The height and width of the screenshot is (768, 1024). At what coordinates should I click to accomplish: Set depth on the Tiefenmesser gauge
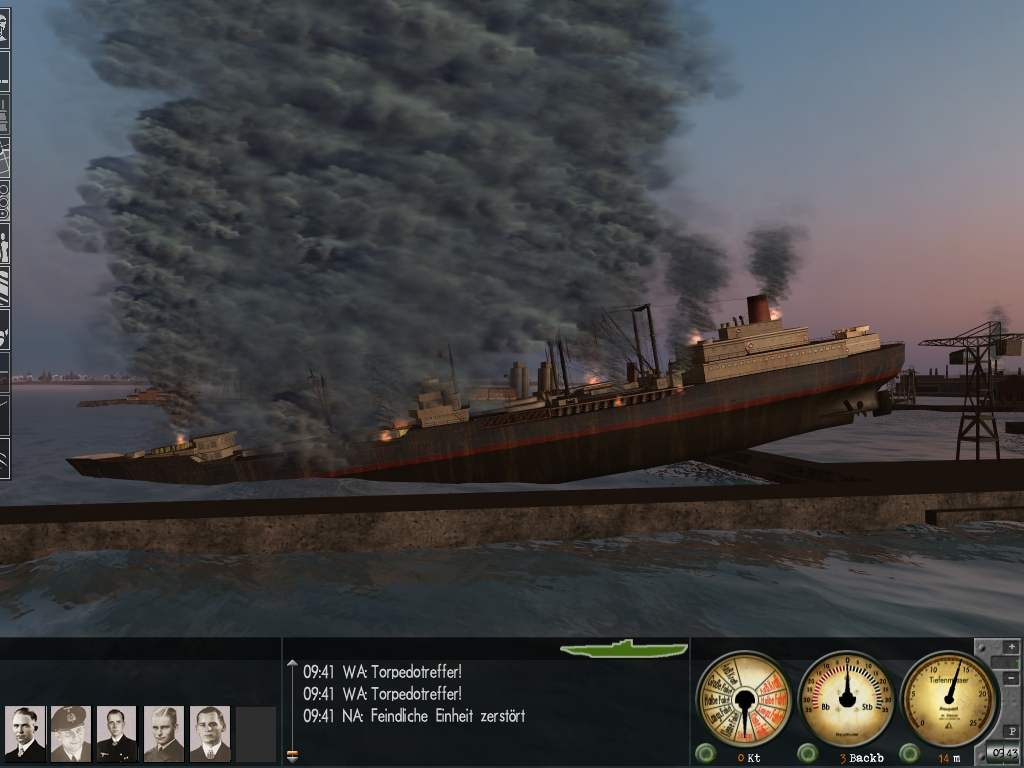pos(949,698)
